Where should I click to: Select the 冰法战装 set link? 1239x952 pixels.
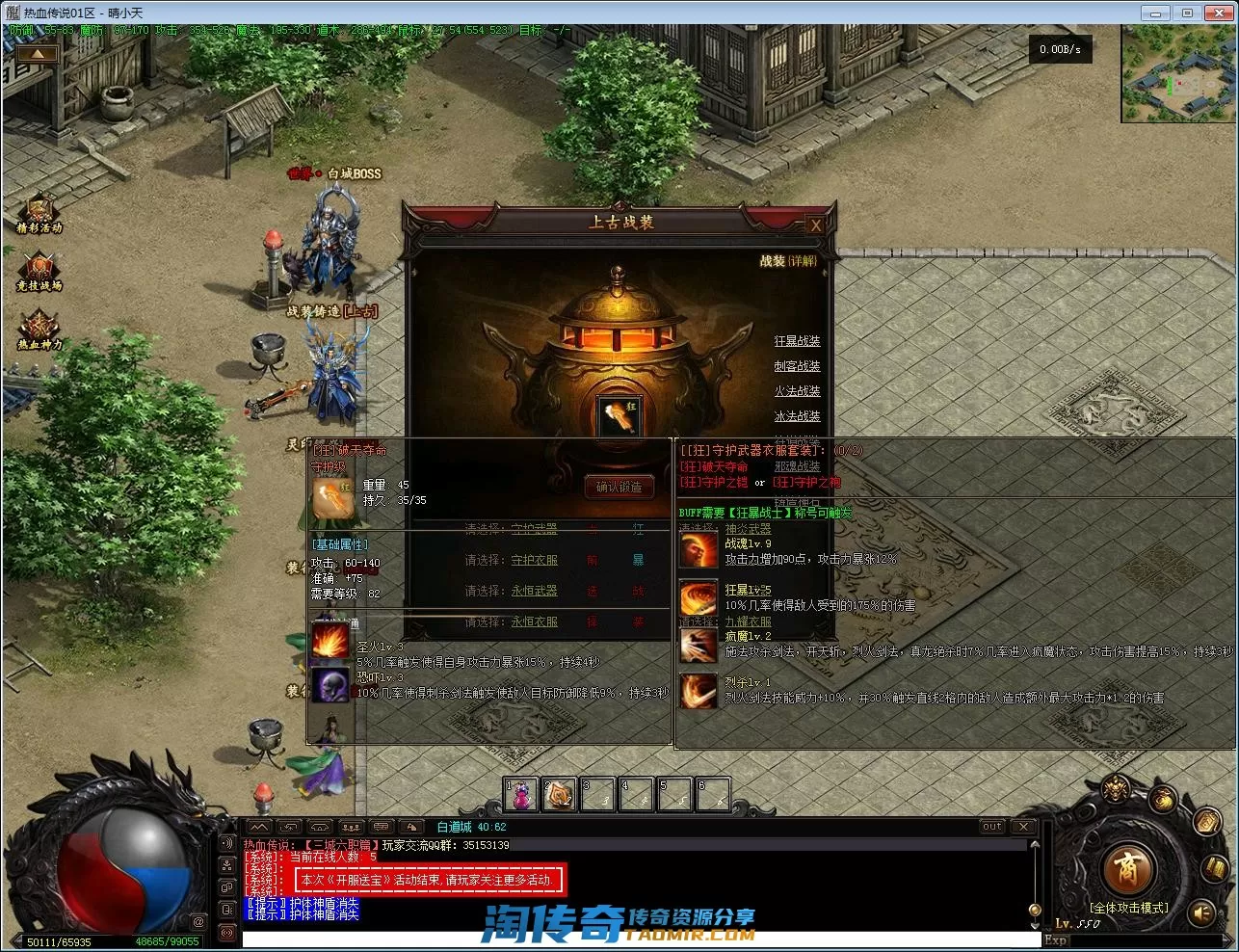(x=797, y=416)
